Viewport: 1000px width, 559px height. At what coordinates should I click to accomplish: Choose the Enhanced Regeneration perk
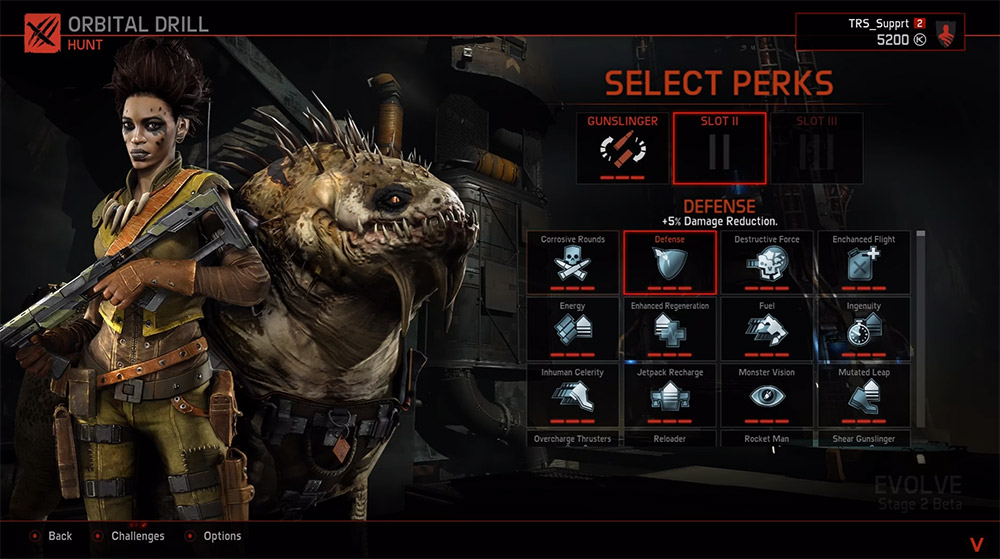tap(670, 329)
